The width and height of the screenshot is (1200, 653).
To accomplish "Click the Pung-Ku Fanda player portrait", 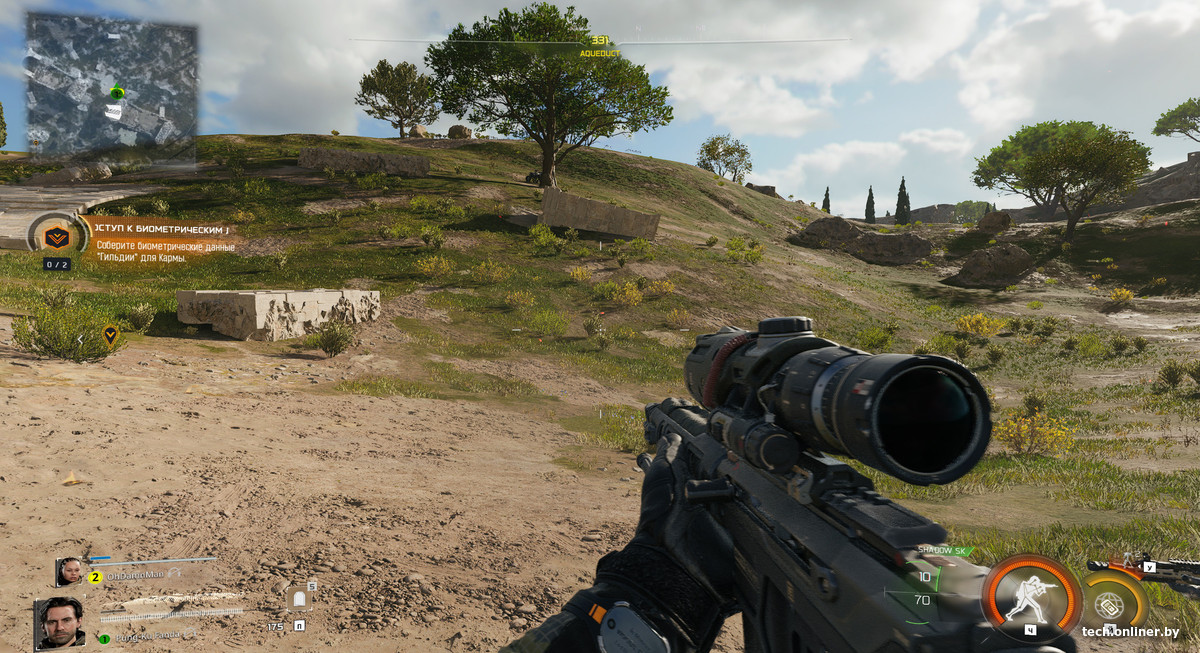I will [x=60, y=622].
